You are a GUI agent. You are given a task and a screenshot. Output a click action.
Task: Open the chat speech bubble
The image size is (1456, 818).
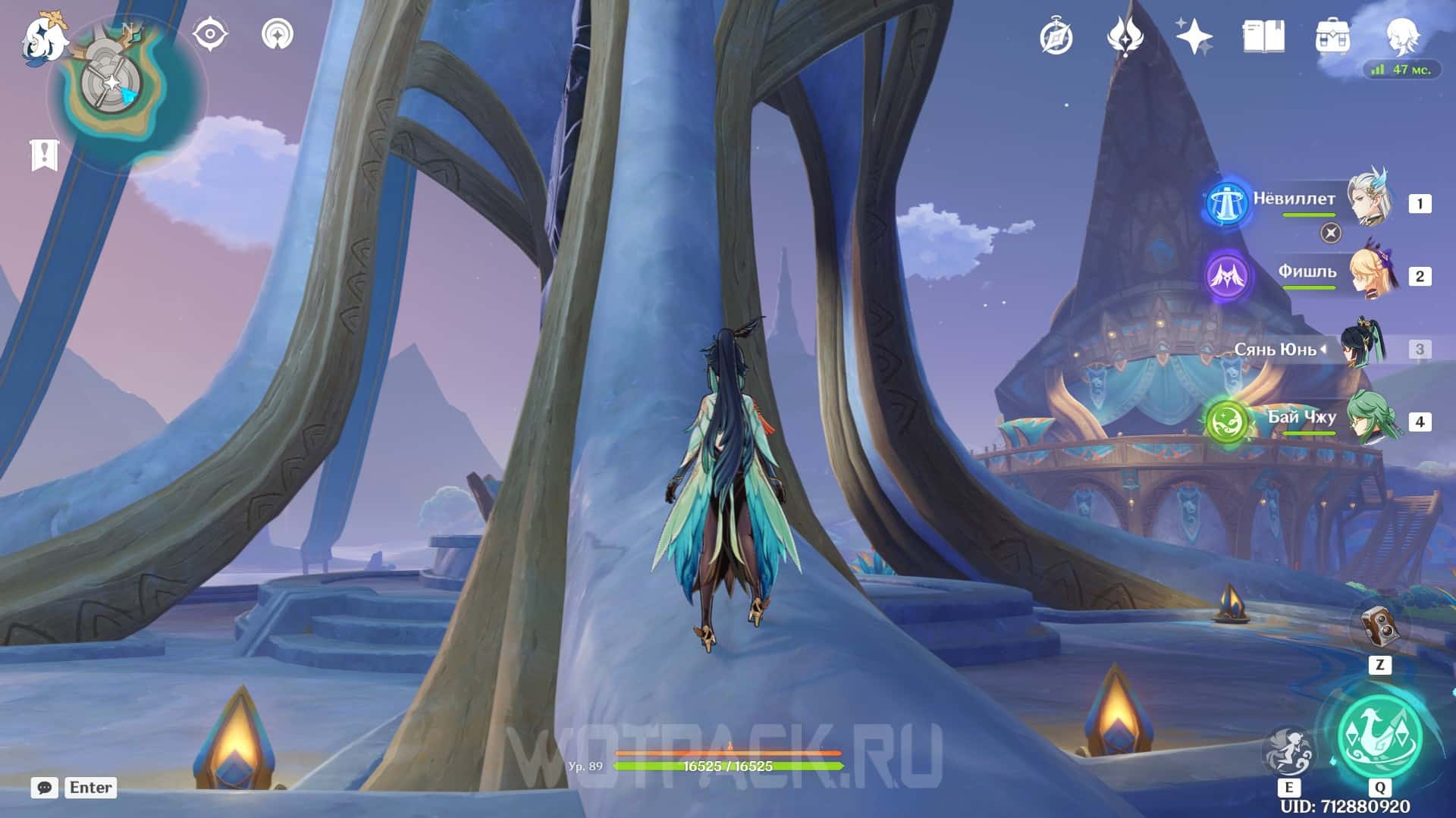pyautogui.click(x=45, y=788)
